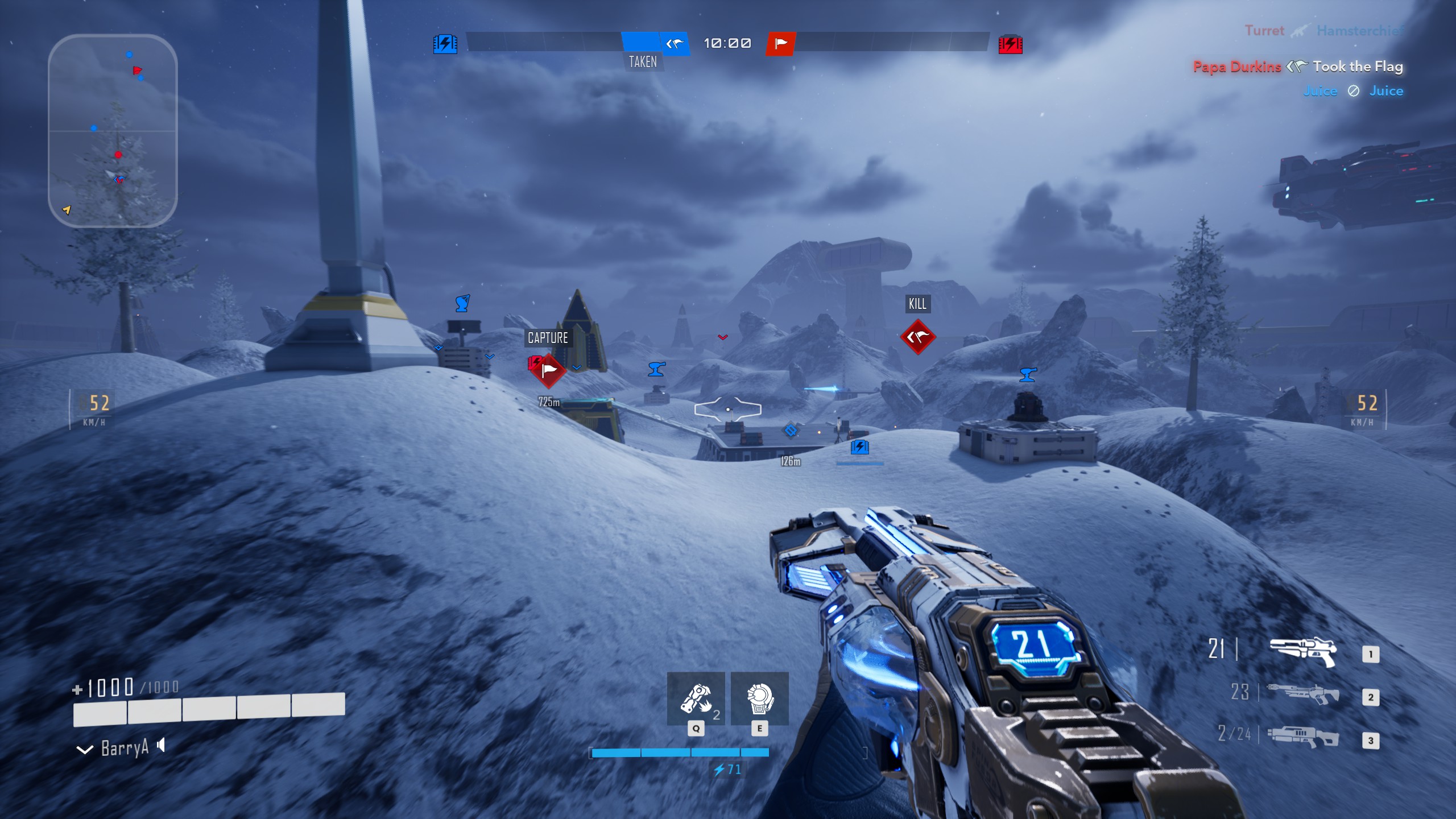Click the red enemy flag CAPTURE marker
Screen dimensions: 1456x819
coord(548,370)
